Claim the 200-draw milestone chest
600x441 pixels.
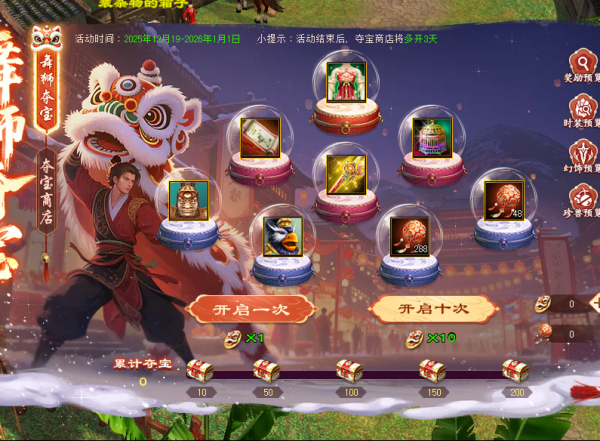pos(515,371)
